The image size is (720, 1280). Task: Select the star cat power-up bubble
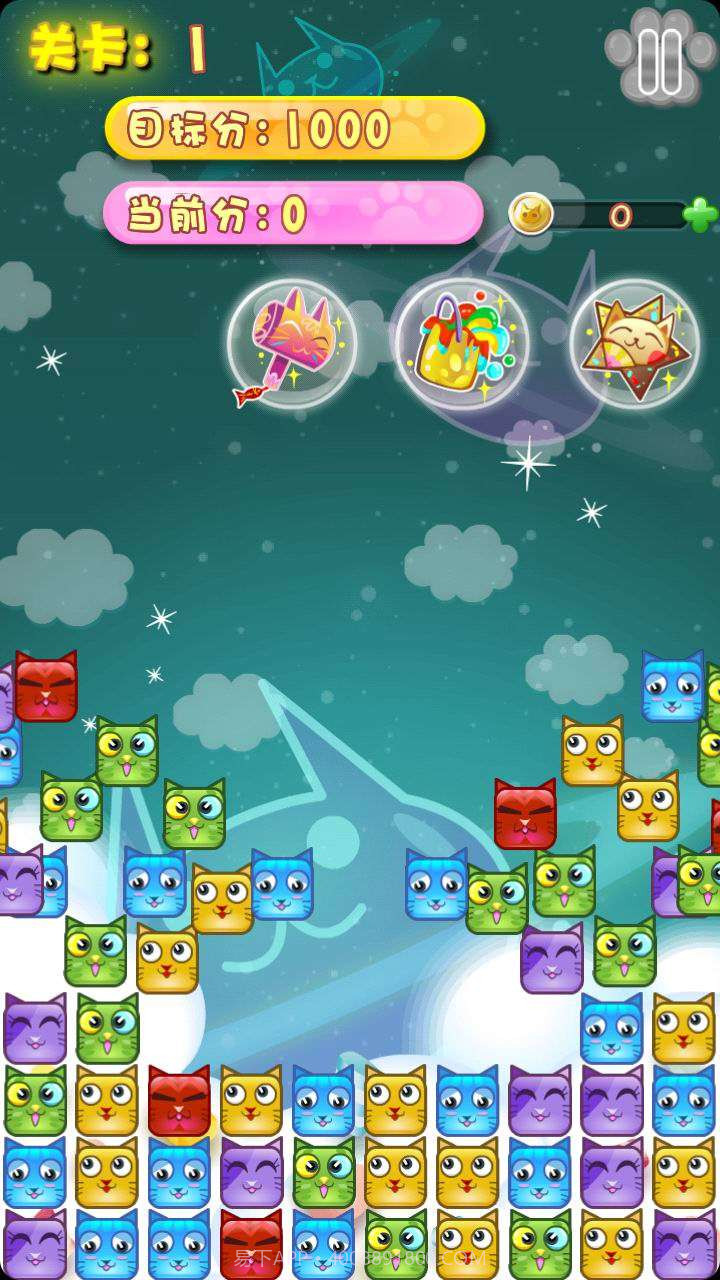[x=634, y=345]
